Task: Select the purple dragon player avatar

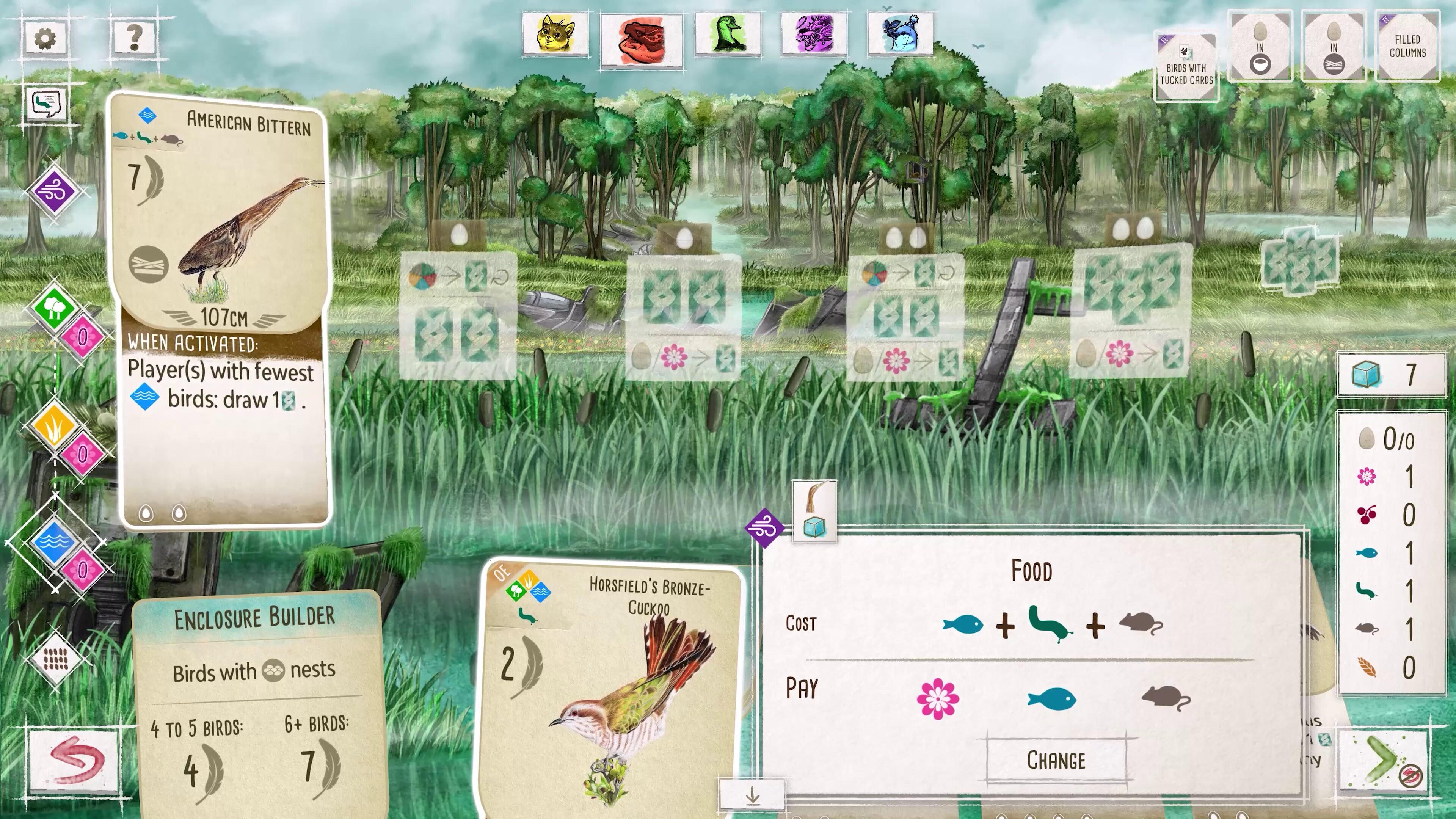Action: pos(814,35)
